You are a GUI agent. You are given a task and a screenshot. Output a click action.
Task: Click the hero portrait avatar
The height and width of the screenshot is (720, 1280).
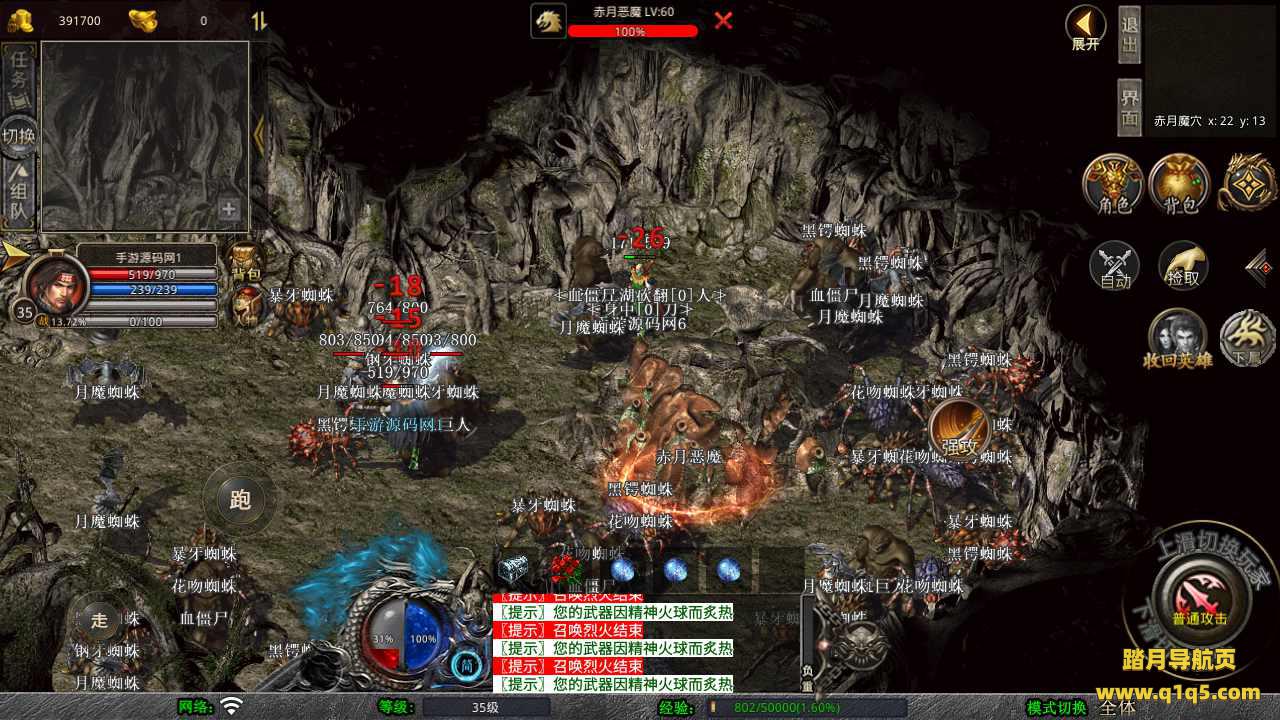55,285
